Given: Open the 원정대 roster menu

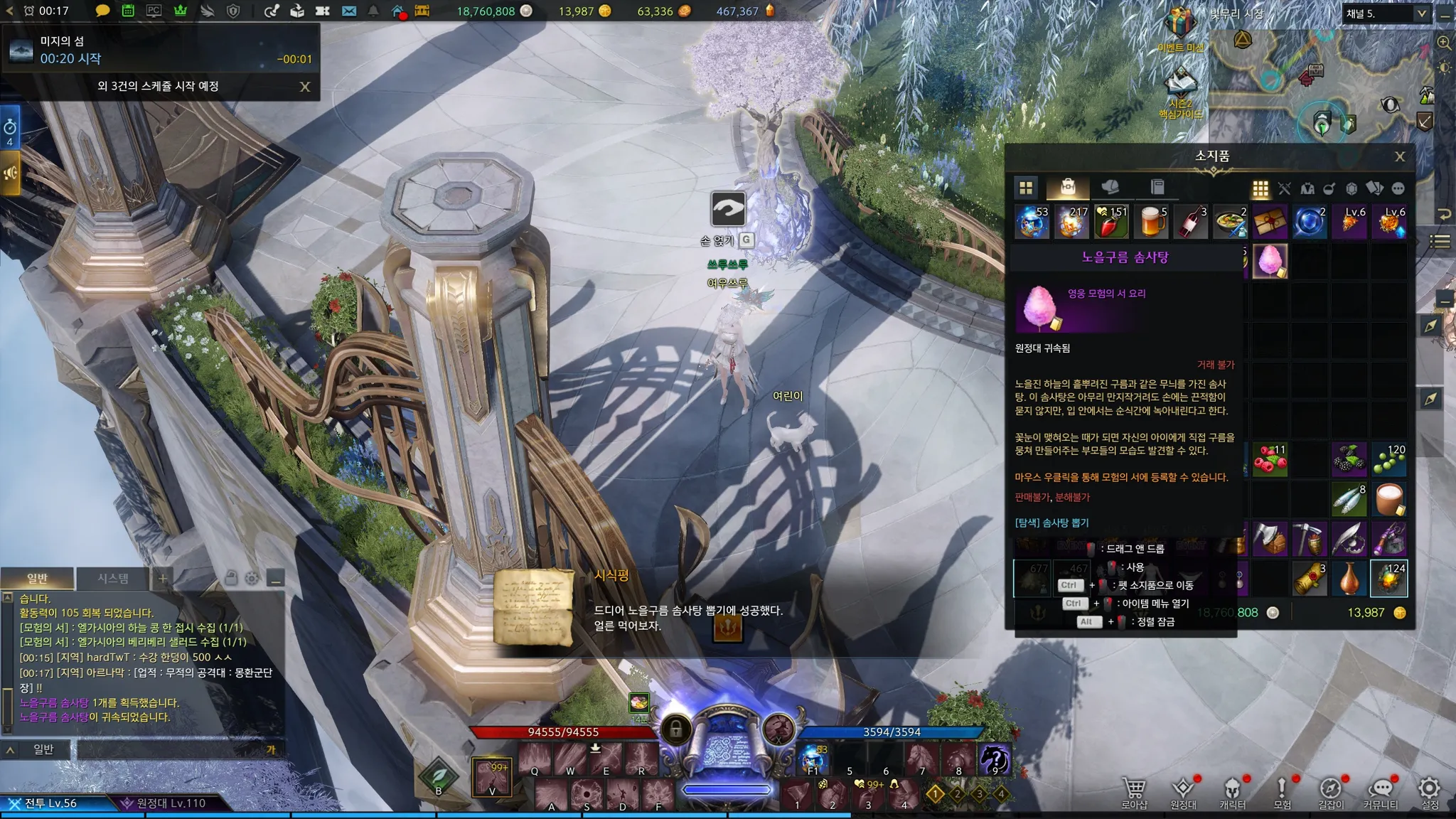Looking at the screenshot, I should pyautogui.click(x=1184, y=792).
